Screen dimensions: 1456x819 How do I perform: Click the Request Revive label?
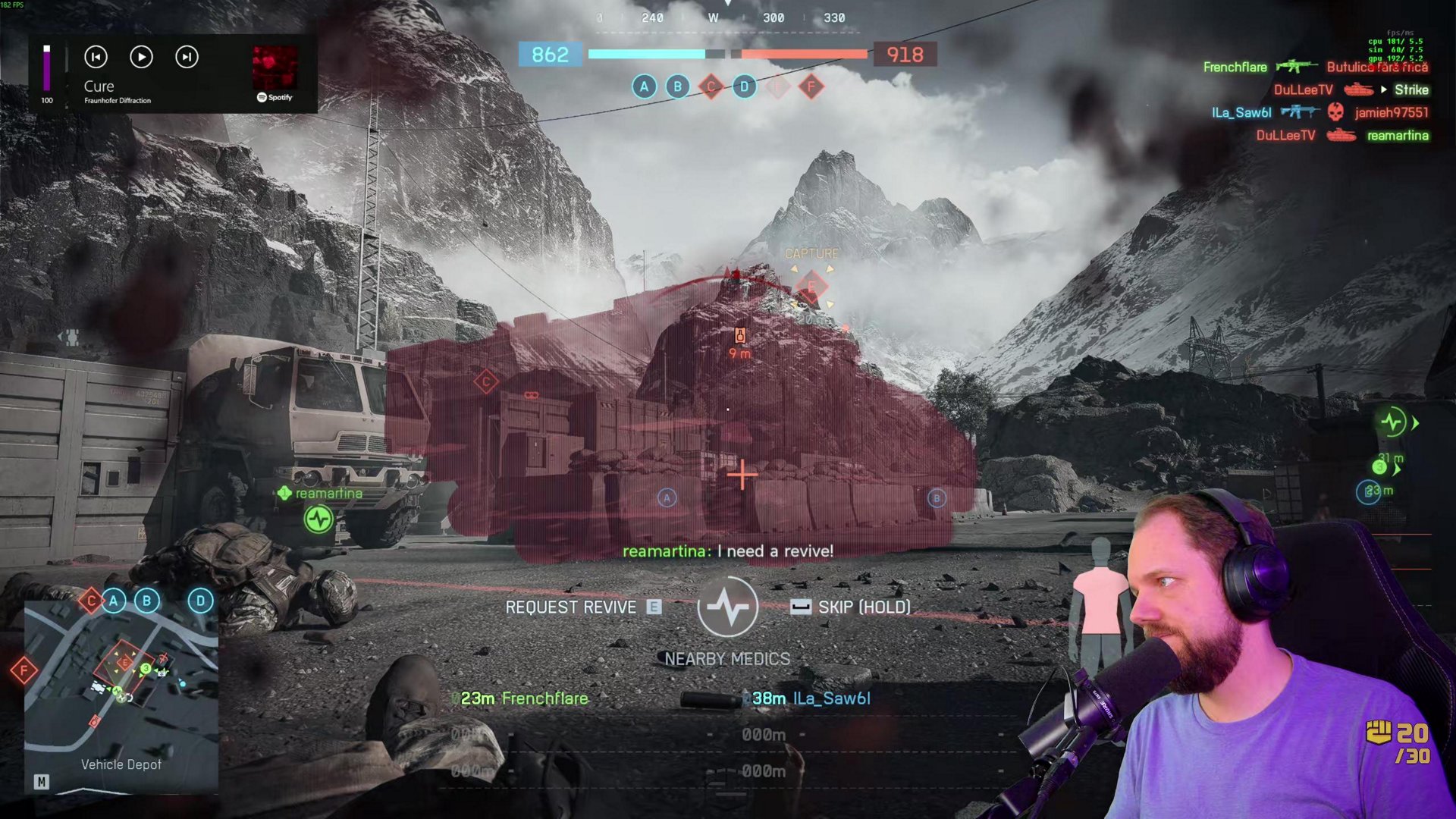(570, 607)
